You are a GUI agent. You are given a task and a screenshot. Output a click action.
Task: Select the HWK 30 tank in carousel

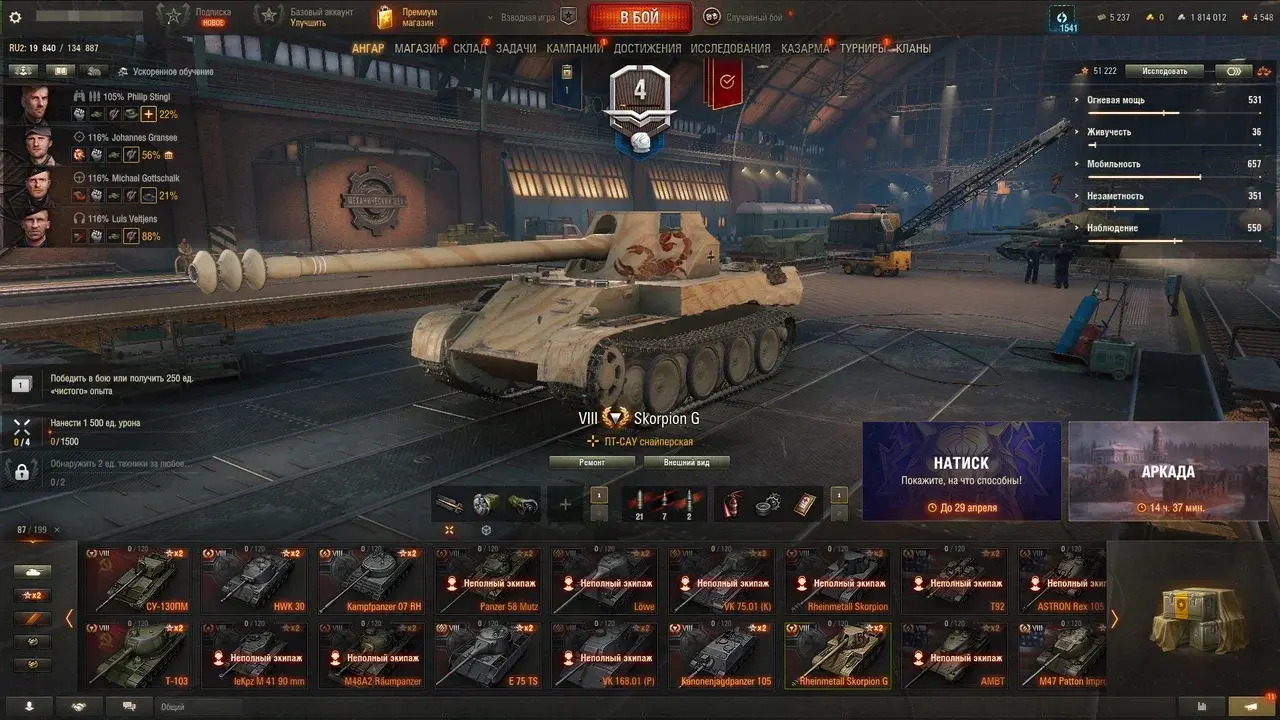(x=252, y=579)
